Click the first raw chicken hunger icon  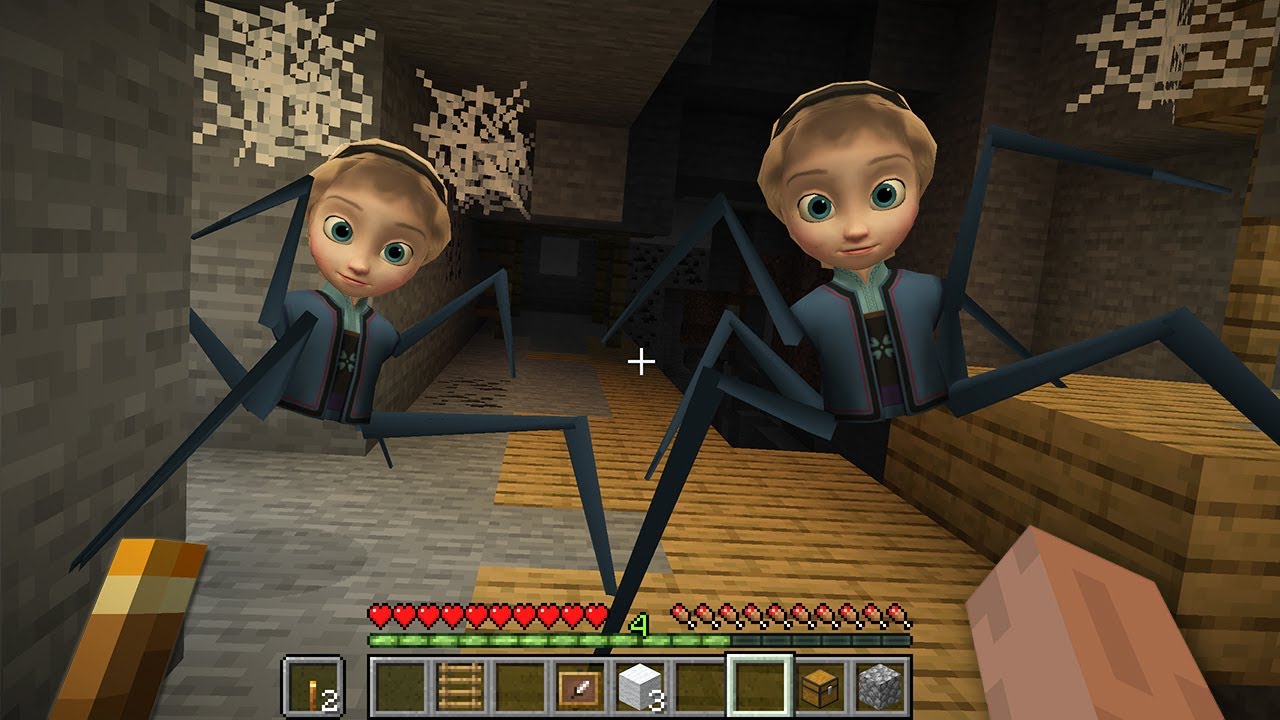coord(680,614)
